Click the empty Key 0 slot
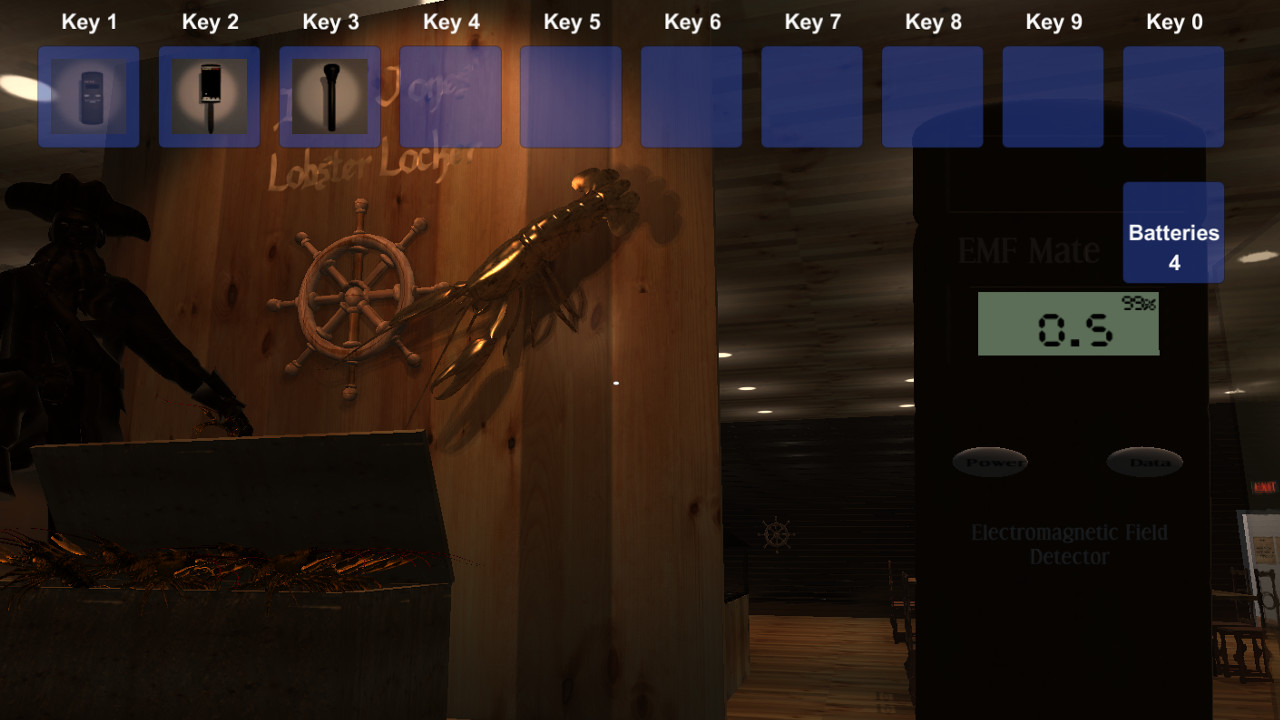 (1173, 95)
